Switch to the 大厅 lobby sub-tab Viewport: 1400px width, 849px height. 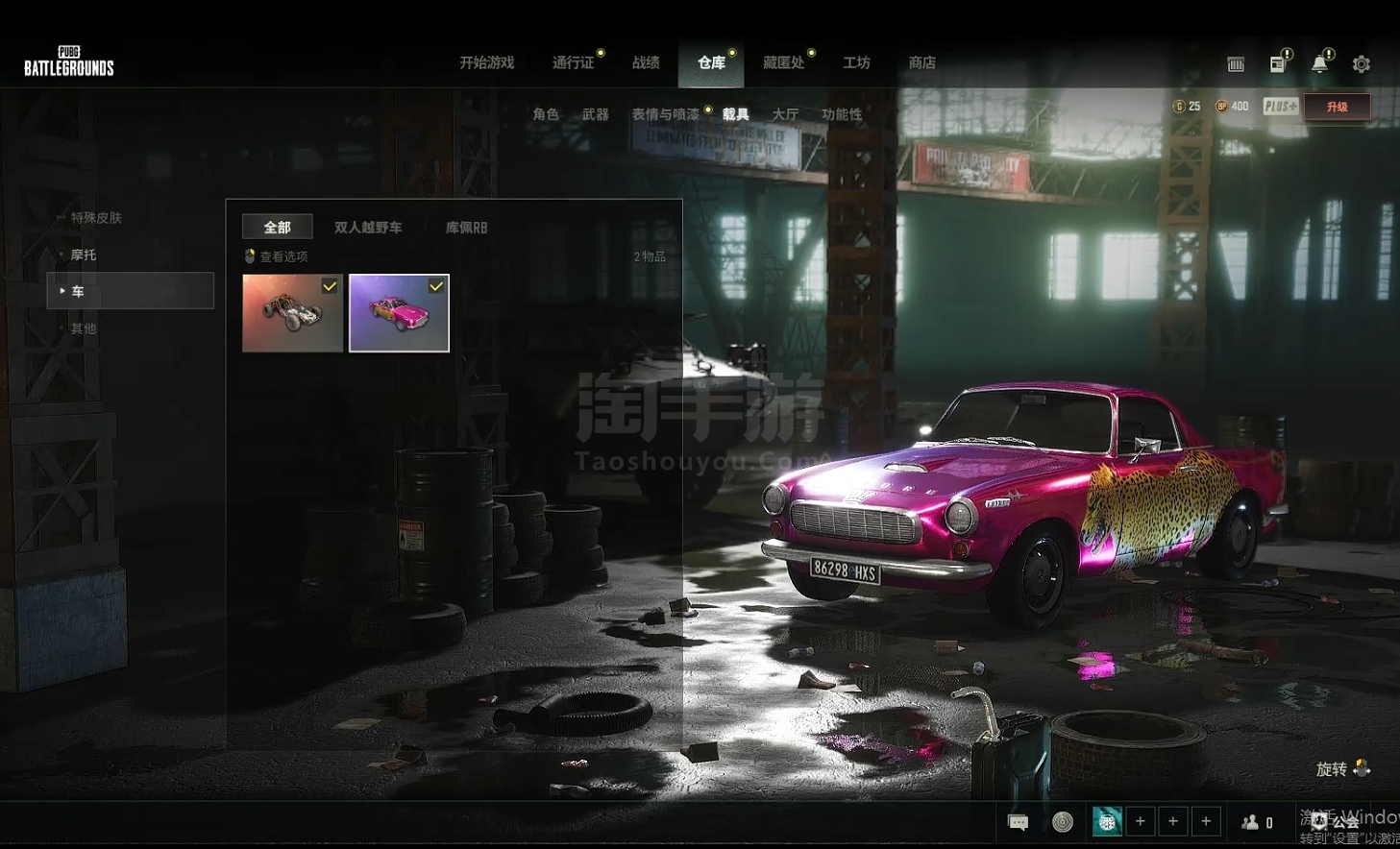point(785,114)
